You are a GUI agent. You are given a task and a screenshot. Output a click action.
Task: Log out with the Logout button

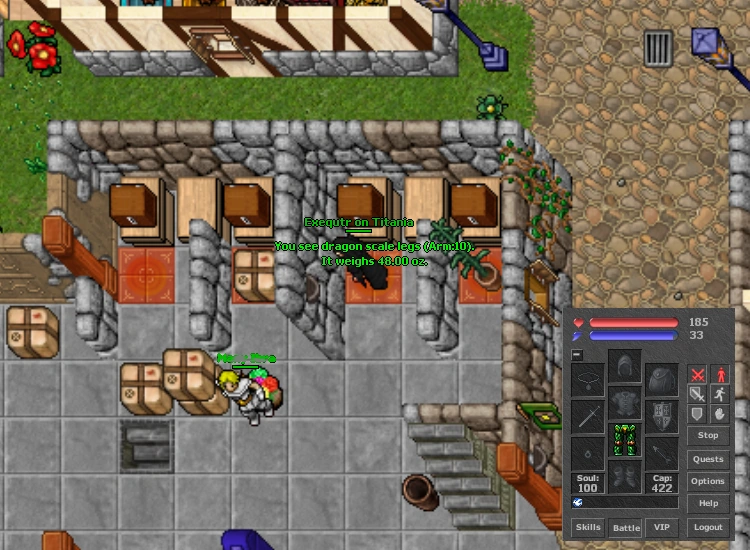pyautogui.click(x=708, y=527)
